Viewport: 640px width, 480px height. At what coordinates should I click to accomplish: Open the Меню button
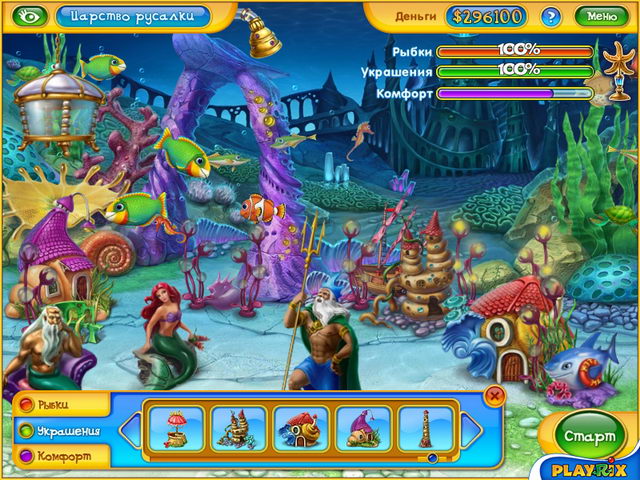click(x=602, y=16)
